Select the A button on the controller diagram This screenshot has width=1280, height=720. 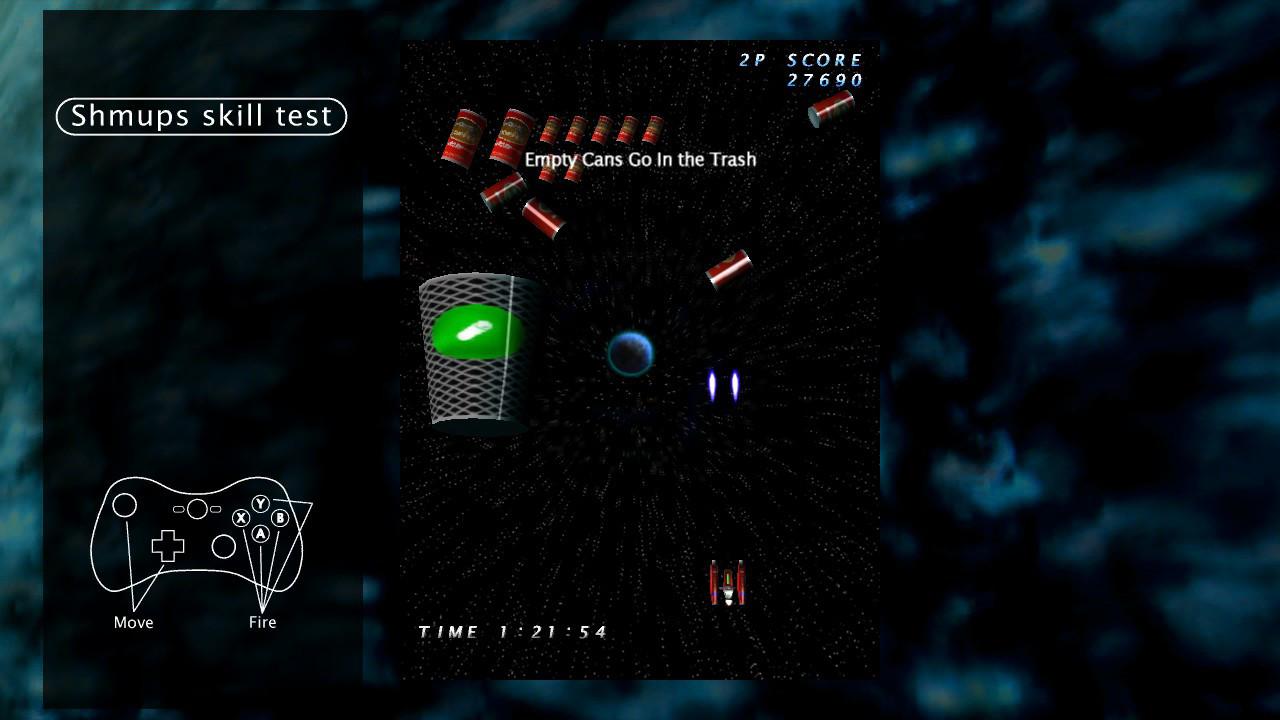261,534
